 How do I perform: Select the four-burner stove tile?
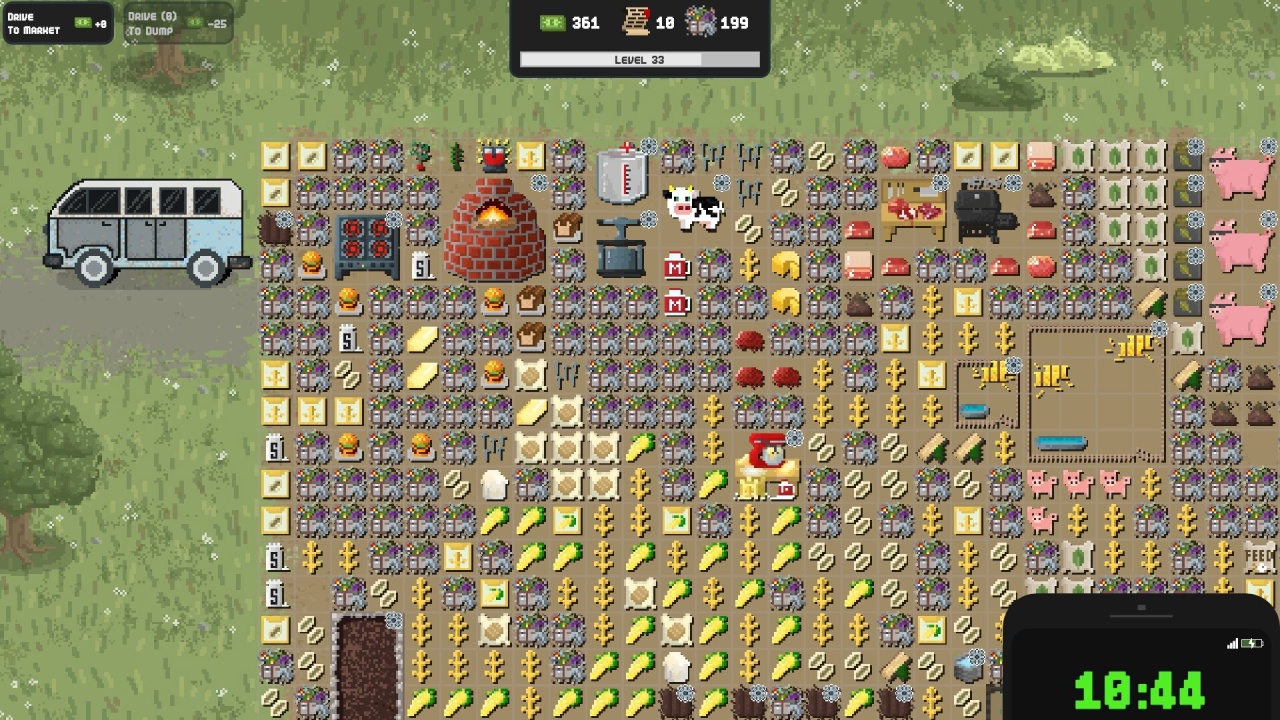[x=366, y=246]
